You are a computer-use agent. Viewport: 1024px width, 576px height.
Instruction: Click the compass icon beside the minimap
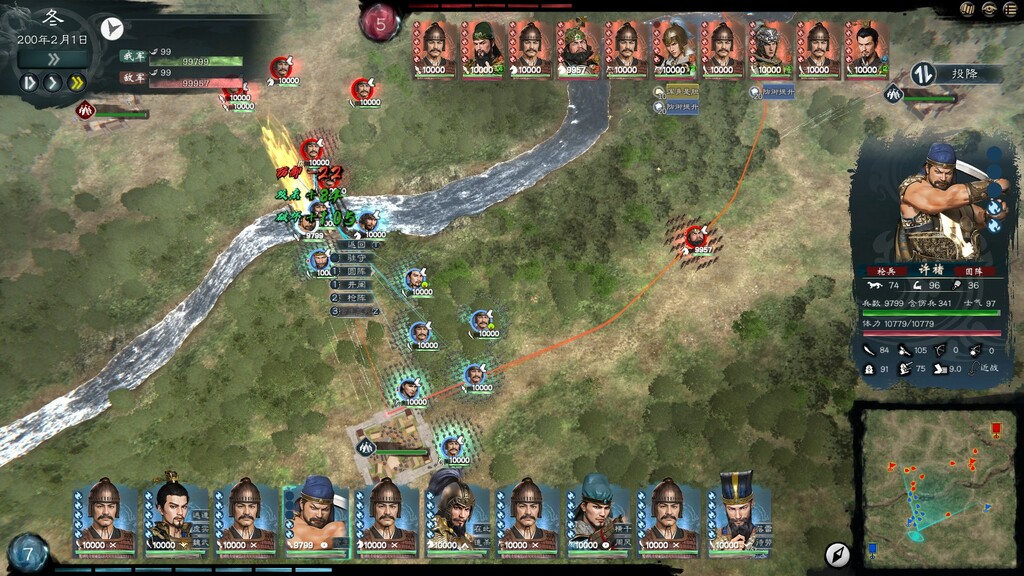[837, 555]
